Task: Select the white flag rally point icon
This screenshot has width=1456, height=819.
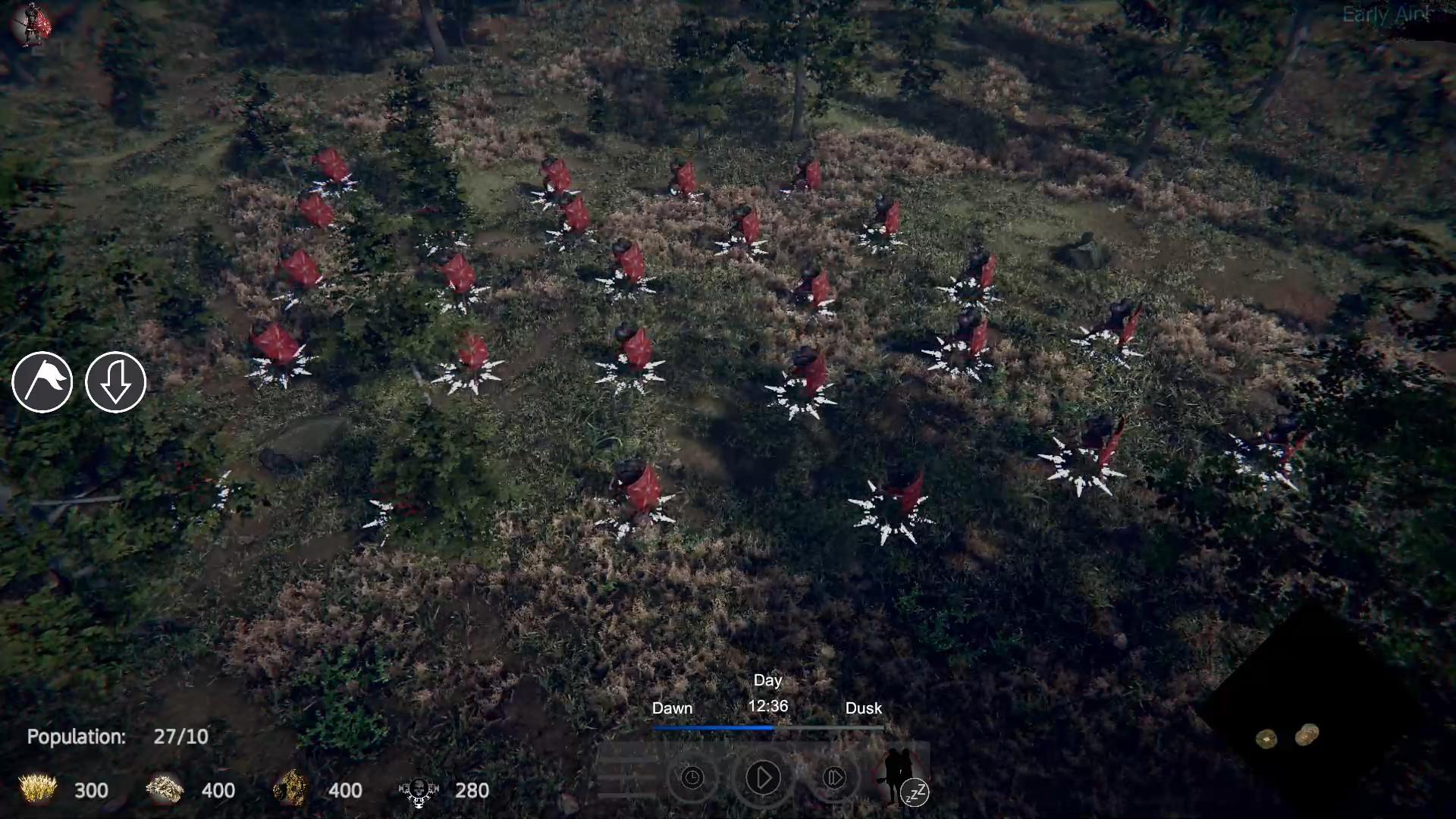Action: pyautogui.click(x=43, y=383)
